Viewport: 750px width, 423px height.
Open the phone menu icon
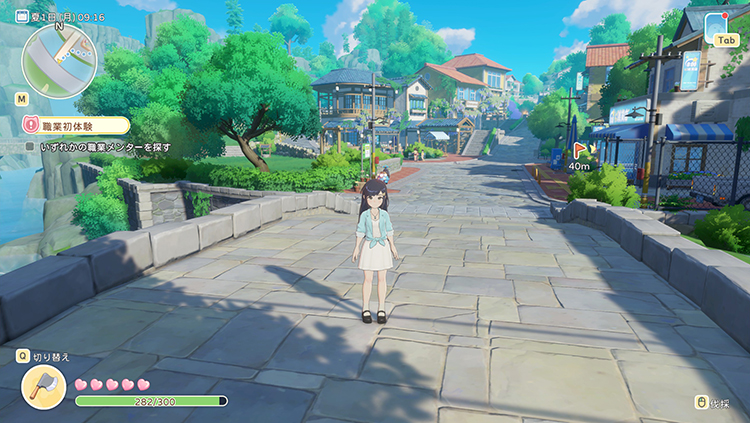(x=717, y=24)
